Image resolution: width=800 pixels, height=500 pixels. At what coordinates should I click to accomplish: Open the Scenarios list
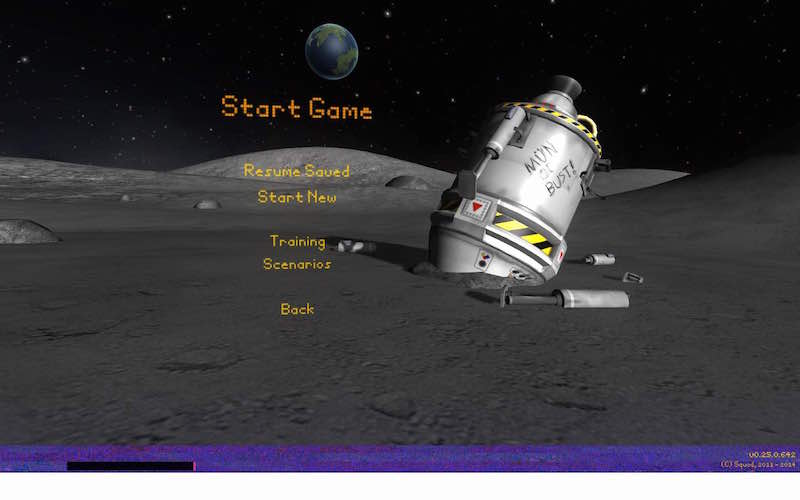(x=297, y=264)
